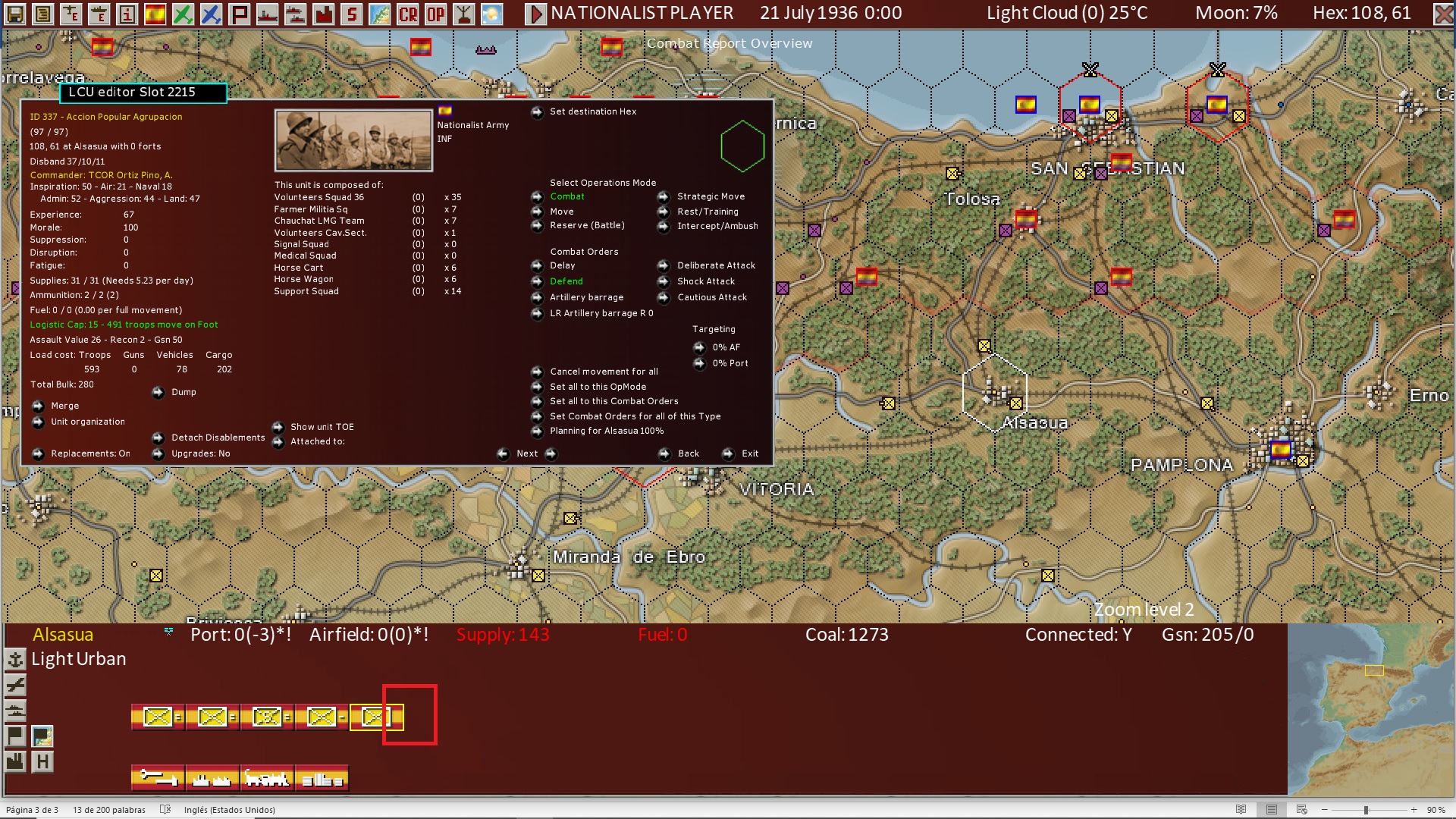Click the Spanish flag toolbar icon

[x=155, y=12]
